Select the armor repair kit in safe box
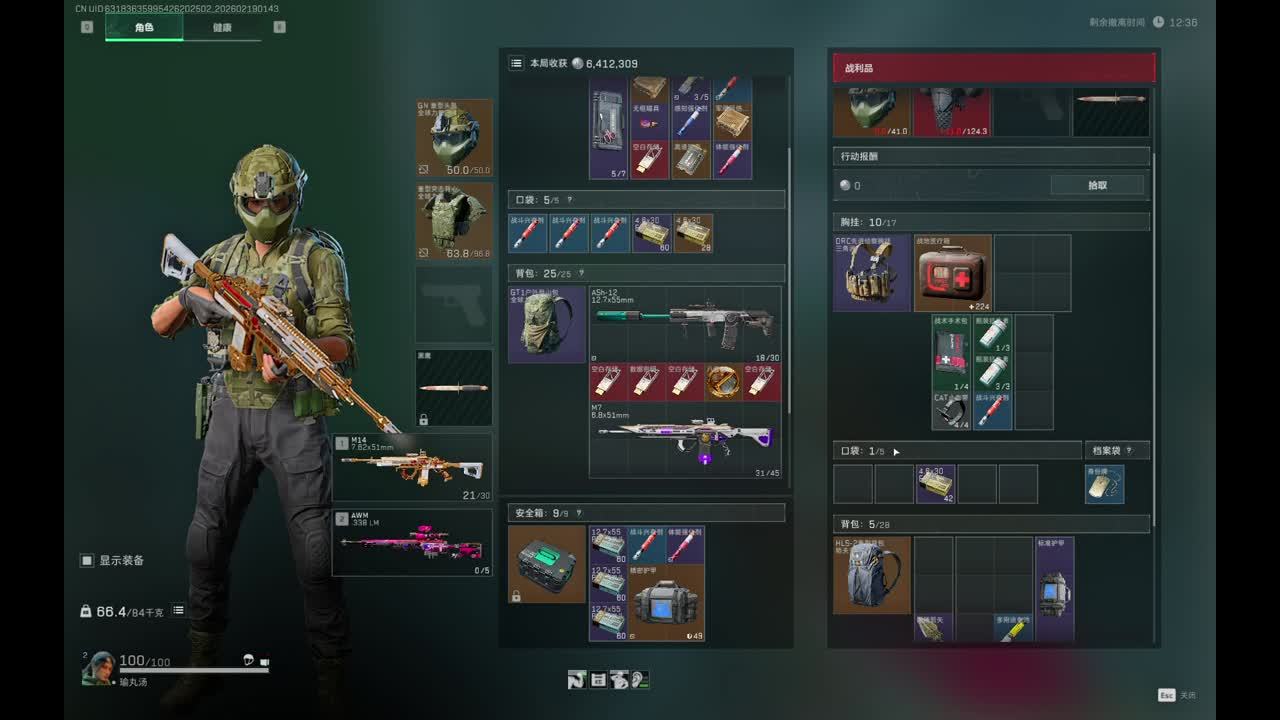Screen dimensions: 1280x720 tap(665, 602)
